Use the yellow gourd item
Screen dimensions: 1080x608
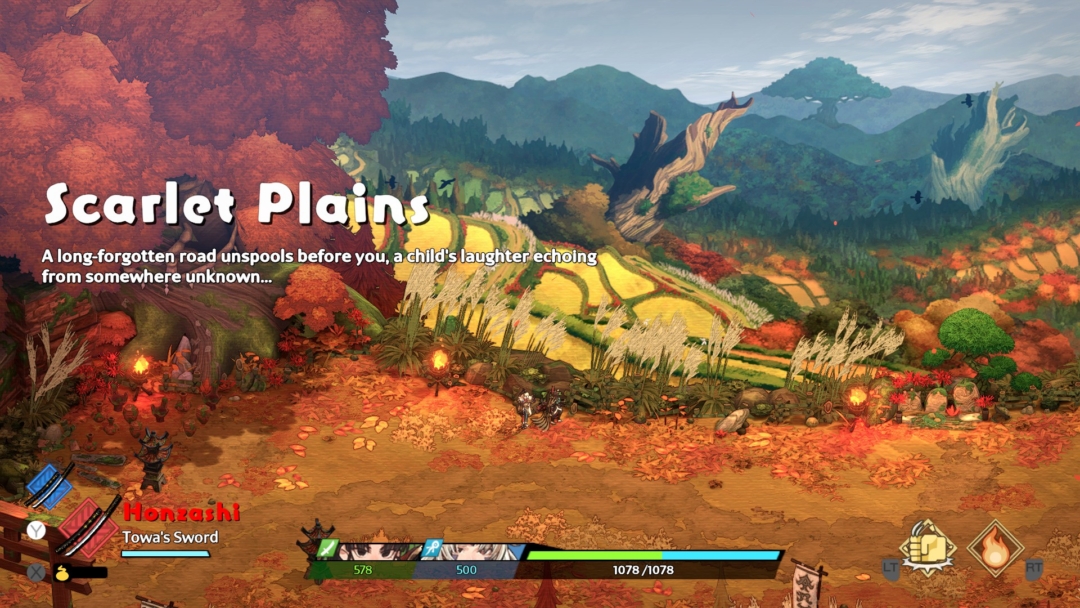[62, 573]
